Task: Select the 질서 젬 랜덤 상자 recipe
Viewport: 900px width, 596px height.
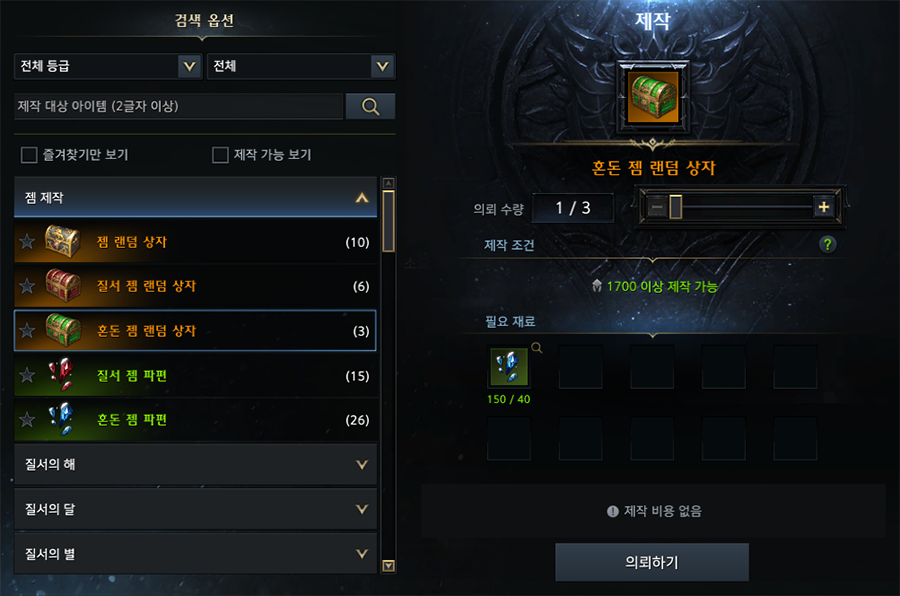Action: point(195,286)
